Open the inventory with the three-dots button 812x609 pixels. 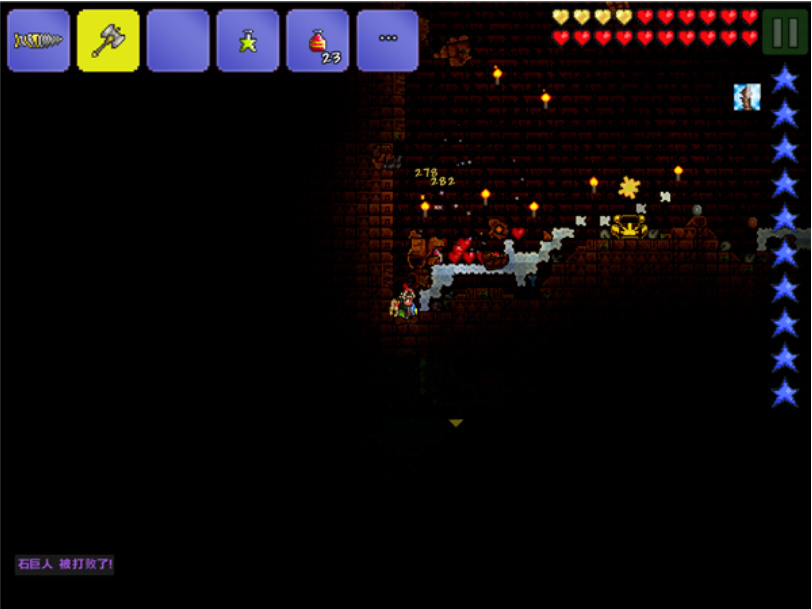point(387,41)
